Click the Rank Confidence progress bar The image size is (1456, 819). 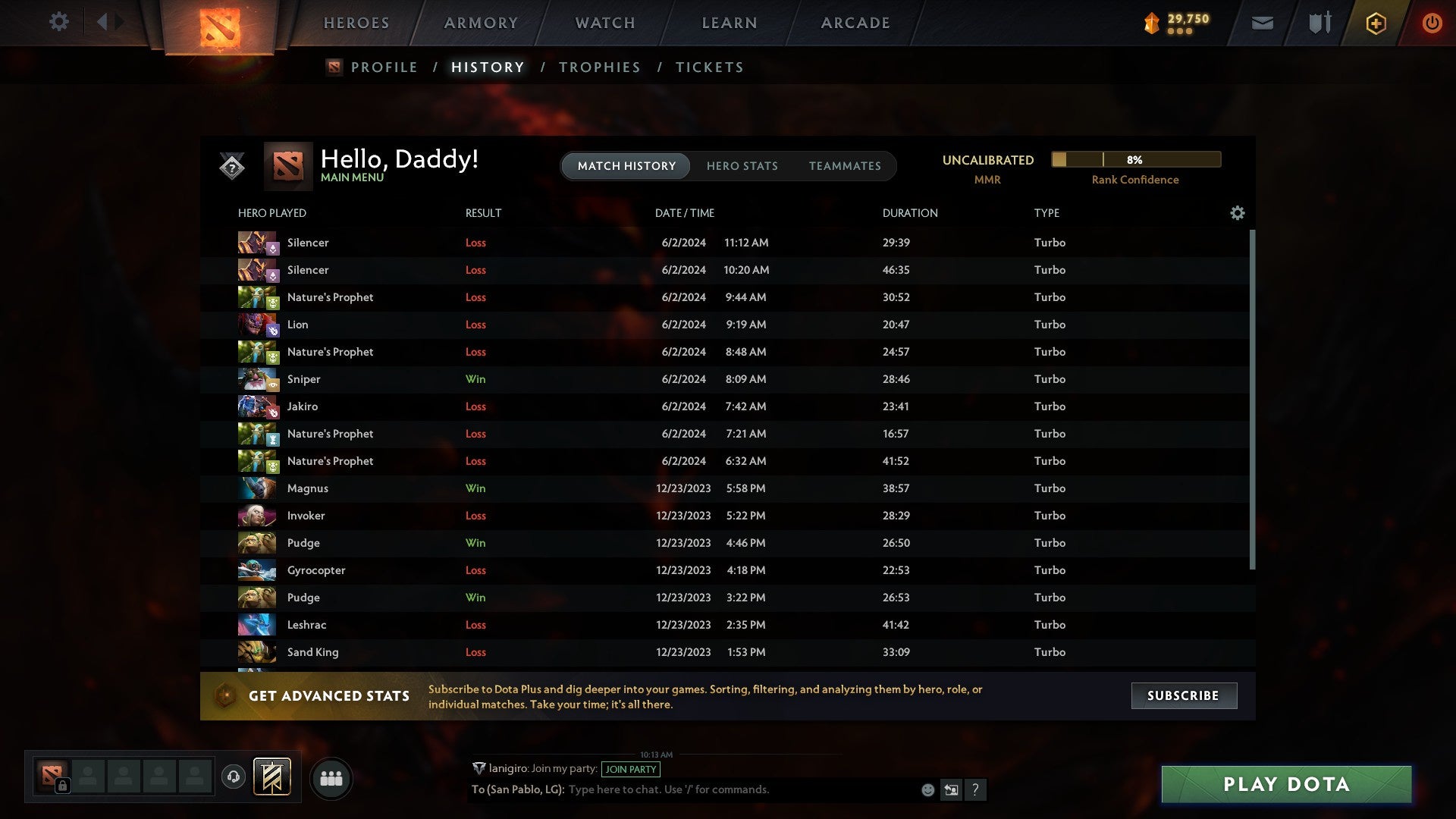[1135, 160]
